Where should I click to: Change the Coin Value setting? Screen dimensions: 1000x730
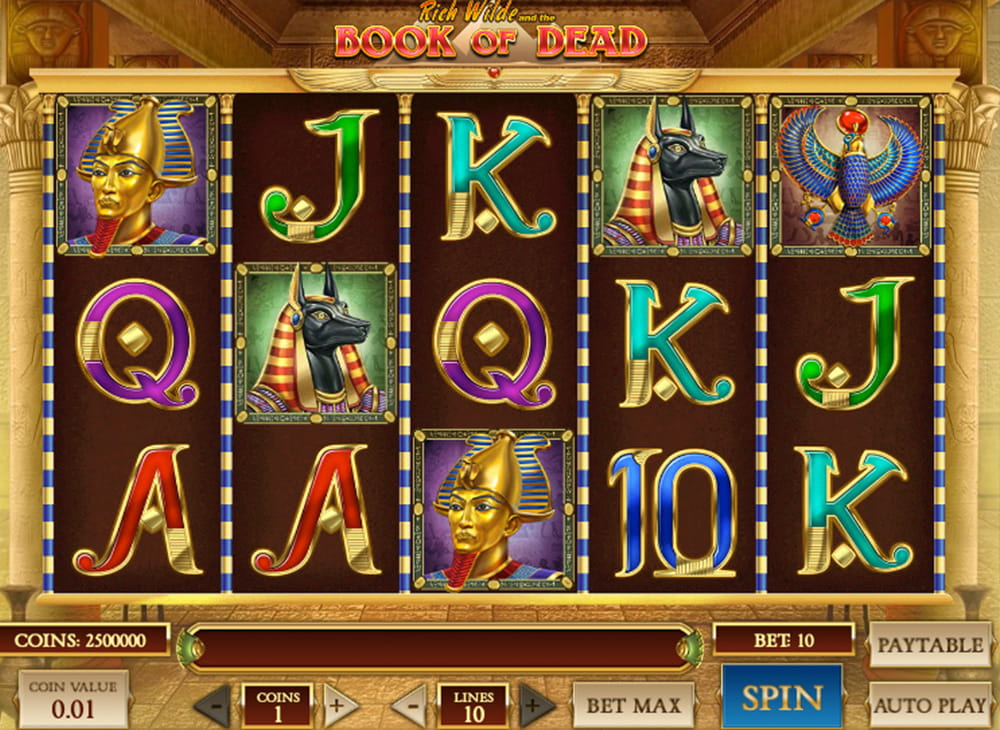coord(73,699)
